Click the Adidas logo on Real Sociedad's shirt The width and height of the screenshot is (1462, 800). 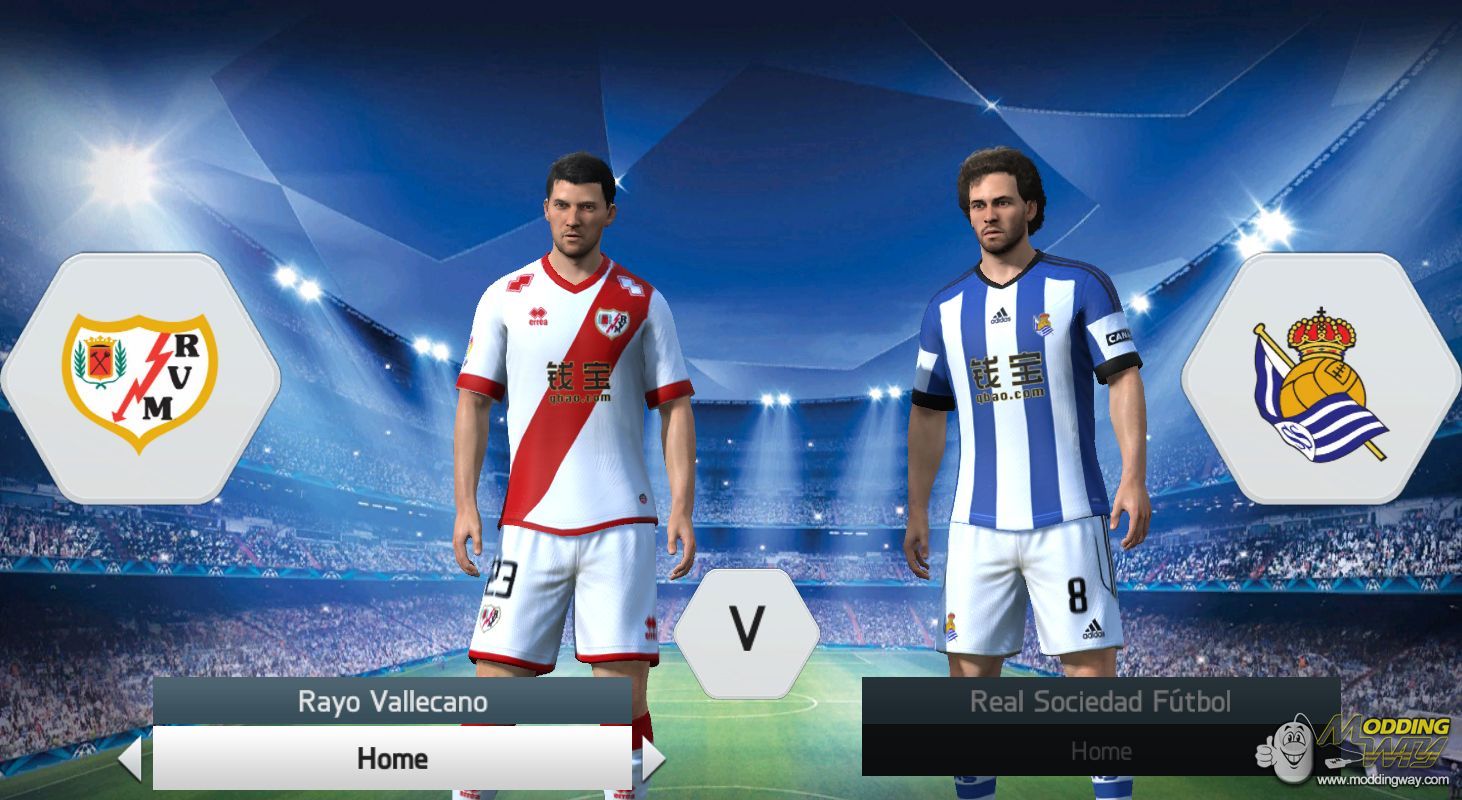pyautogui.click(x=1000, y=317)
